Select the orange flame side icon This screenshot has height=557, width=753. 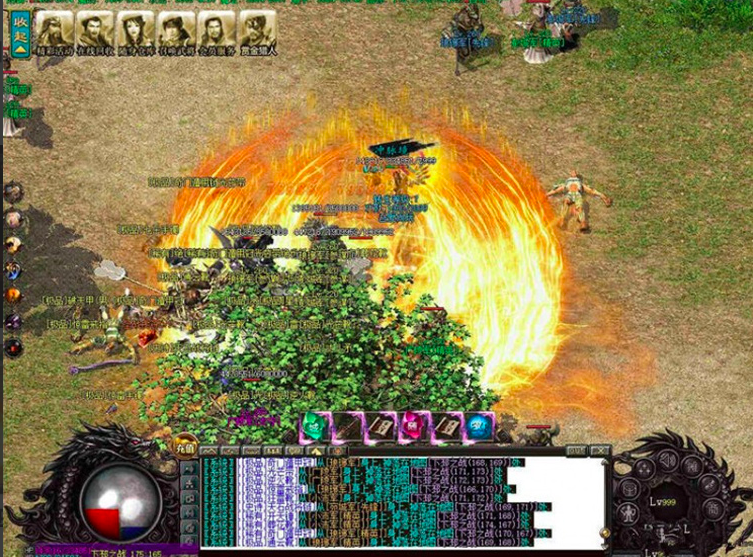coord(13,296)
